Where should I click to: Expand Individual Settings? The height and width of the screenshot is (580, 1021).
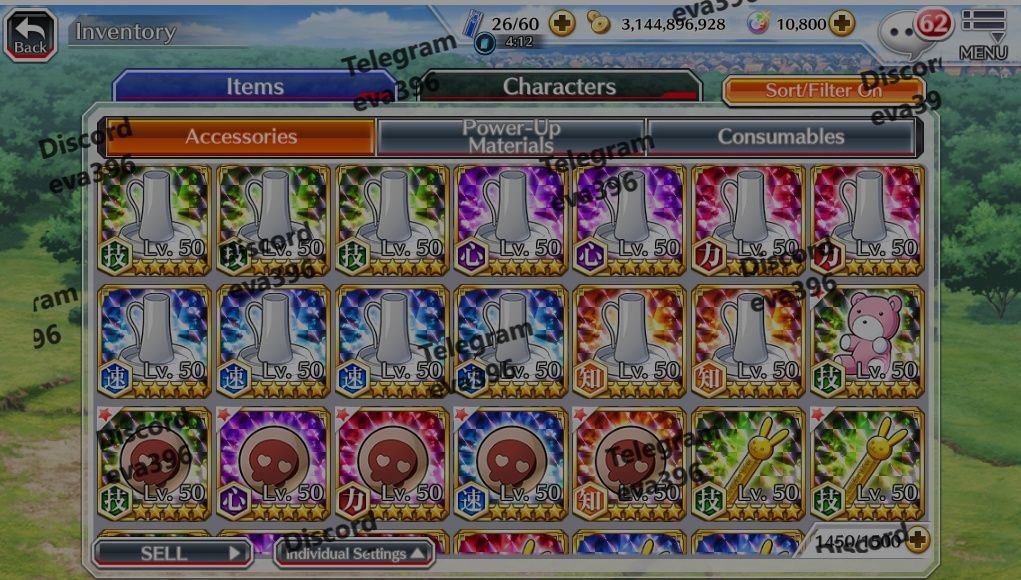click(x=355, y=553)
